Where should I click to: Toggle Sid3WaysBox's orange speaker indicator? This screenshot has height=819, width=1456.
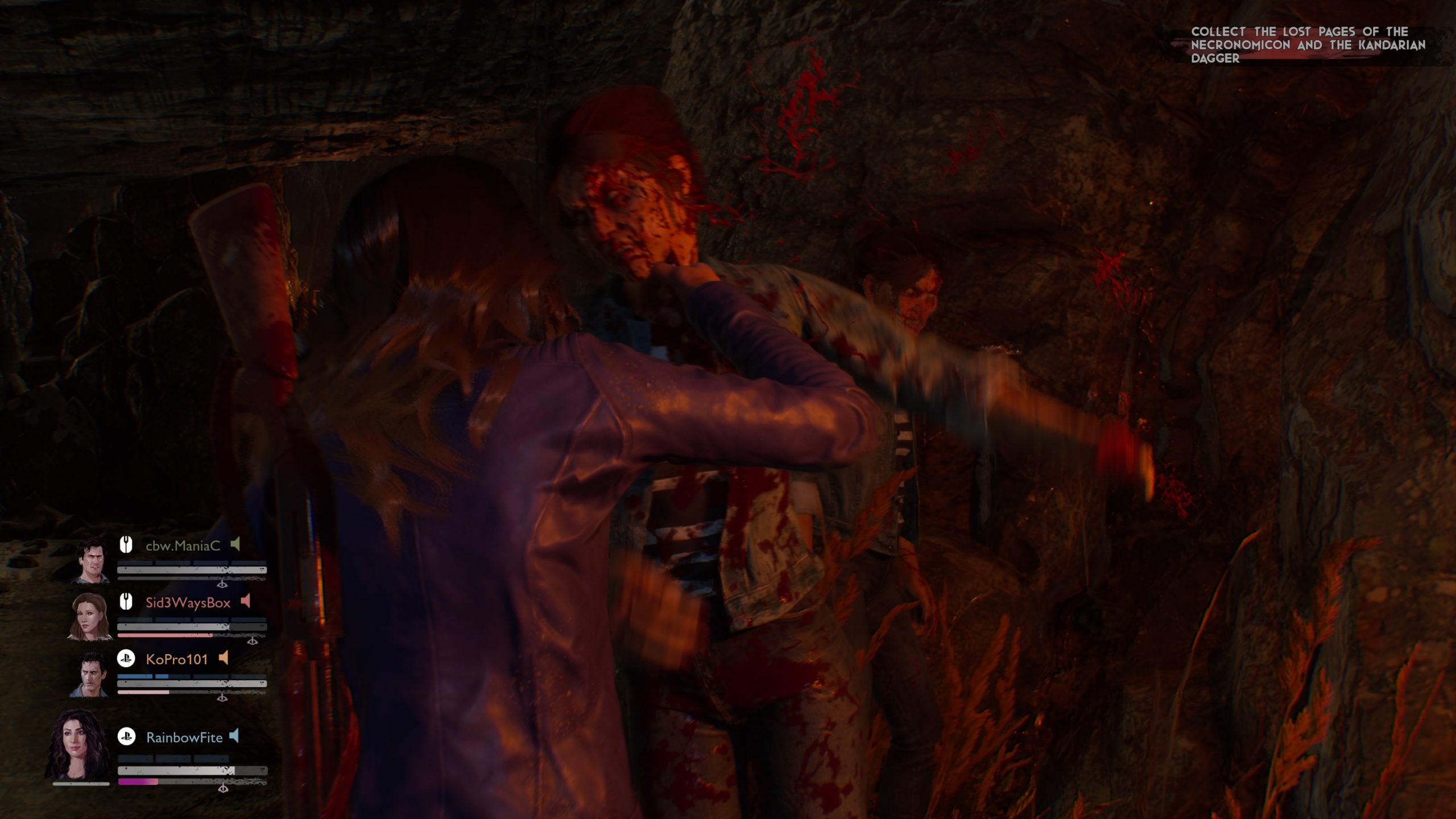pos(245,601)
